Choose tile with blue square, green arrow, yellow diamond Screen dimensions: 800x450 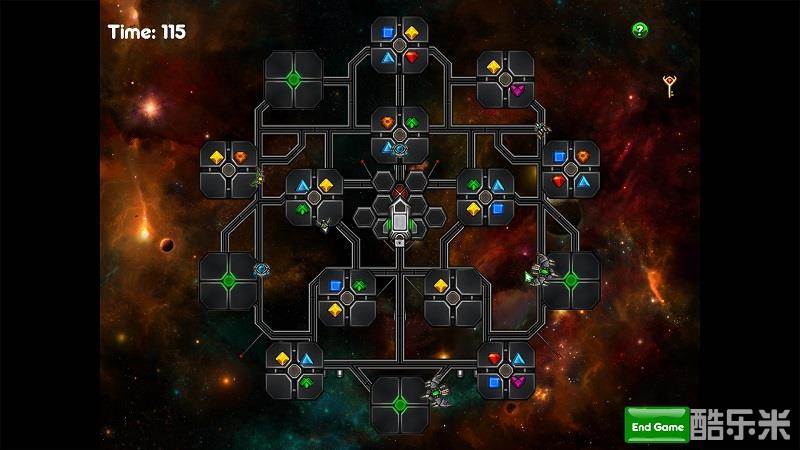click(346, 297)
